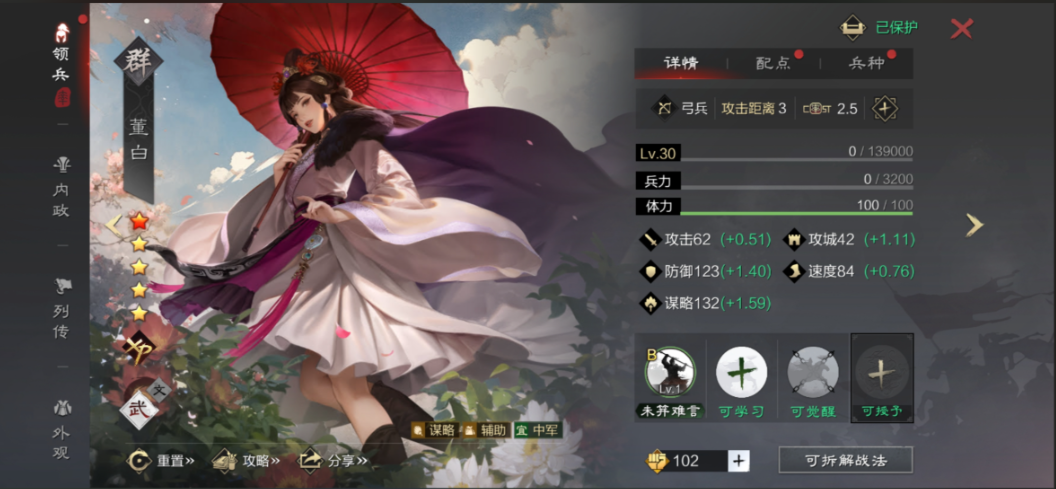Select the 详情 details tab
This screenshot has width=1056, height=489.
pyautogui.click(x=681, y=63)
